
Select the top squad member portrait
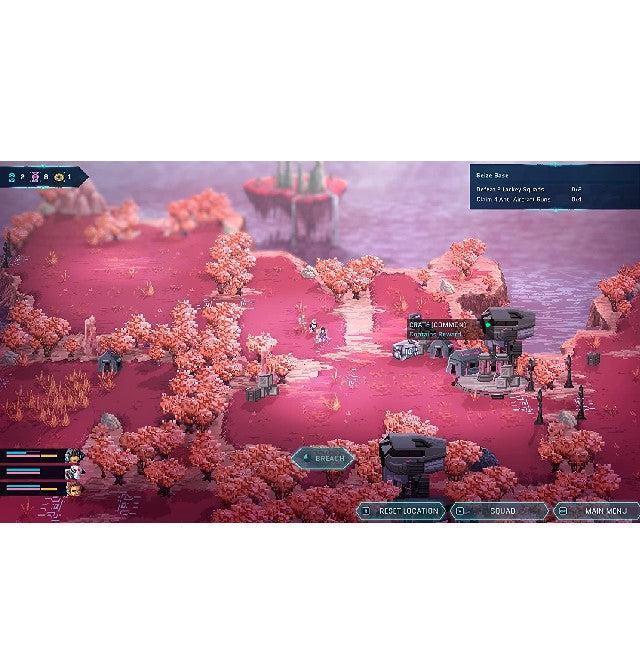tap(73, 455)
